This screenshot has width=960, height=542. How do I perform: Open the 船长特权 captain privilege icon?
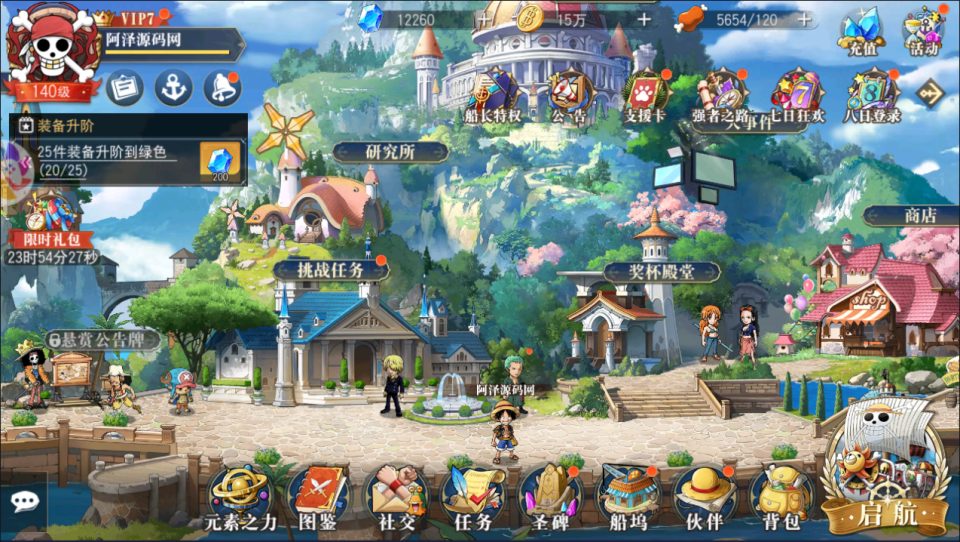(x=493, y=95)
